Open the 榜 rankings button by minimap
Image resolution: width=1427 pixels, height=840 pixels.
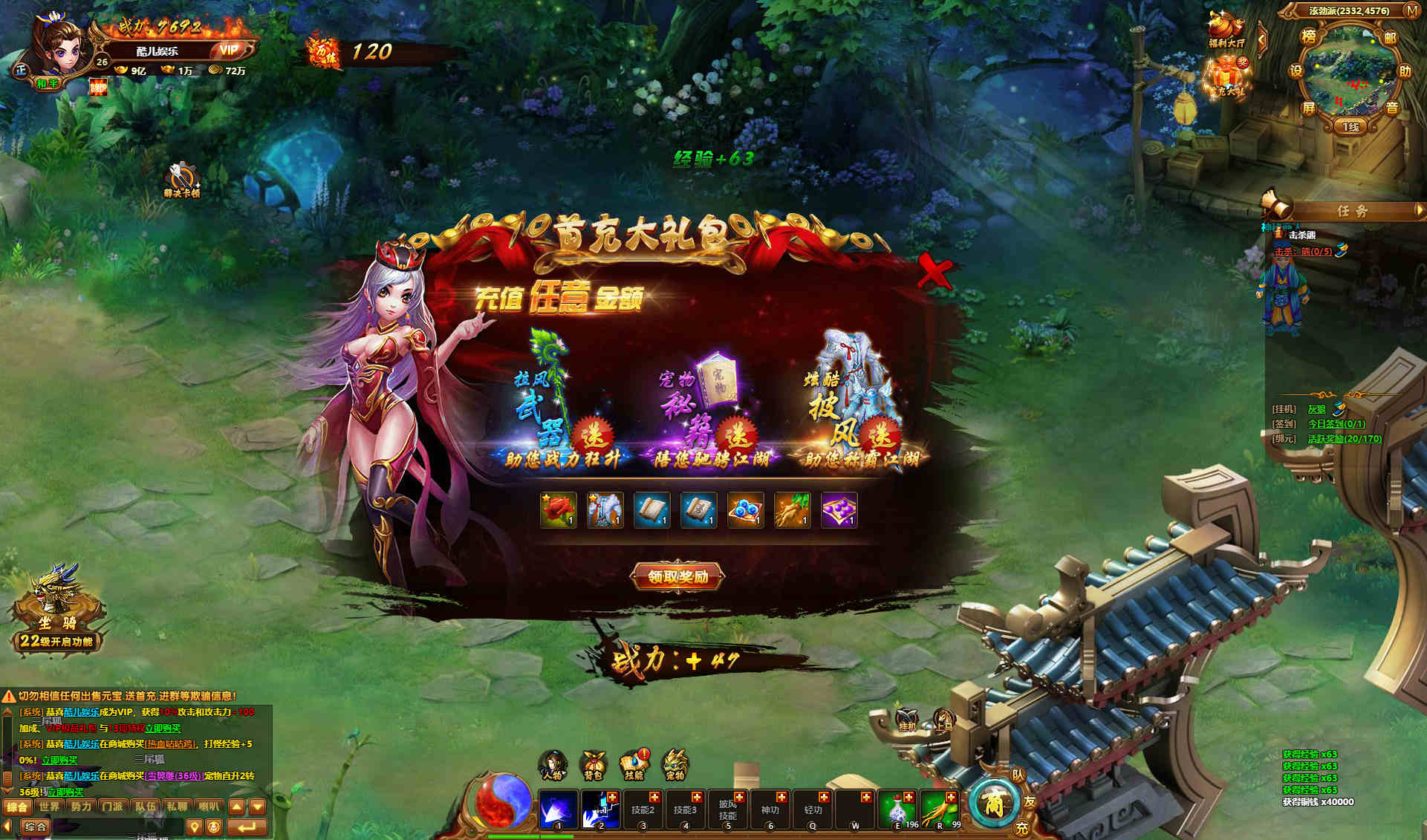point(1309,36)
